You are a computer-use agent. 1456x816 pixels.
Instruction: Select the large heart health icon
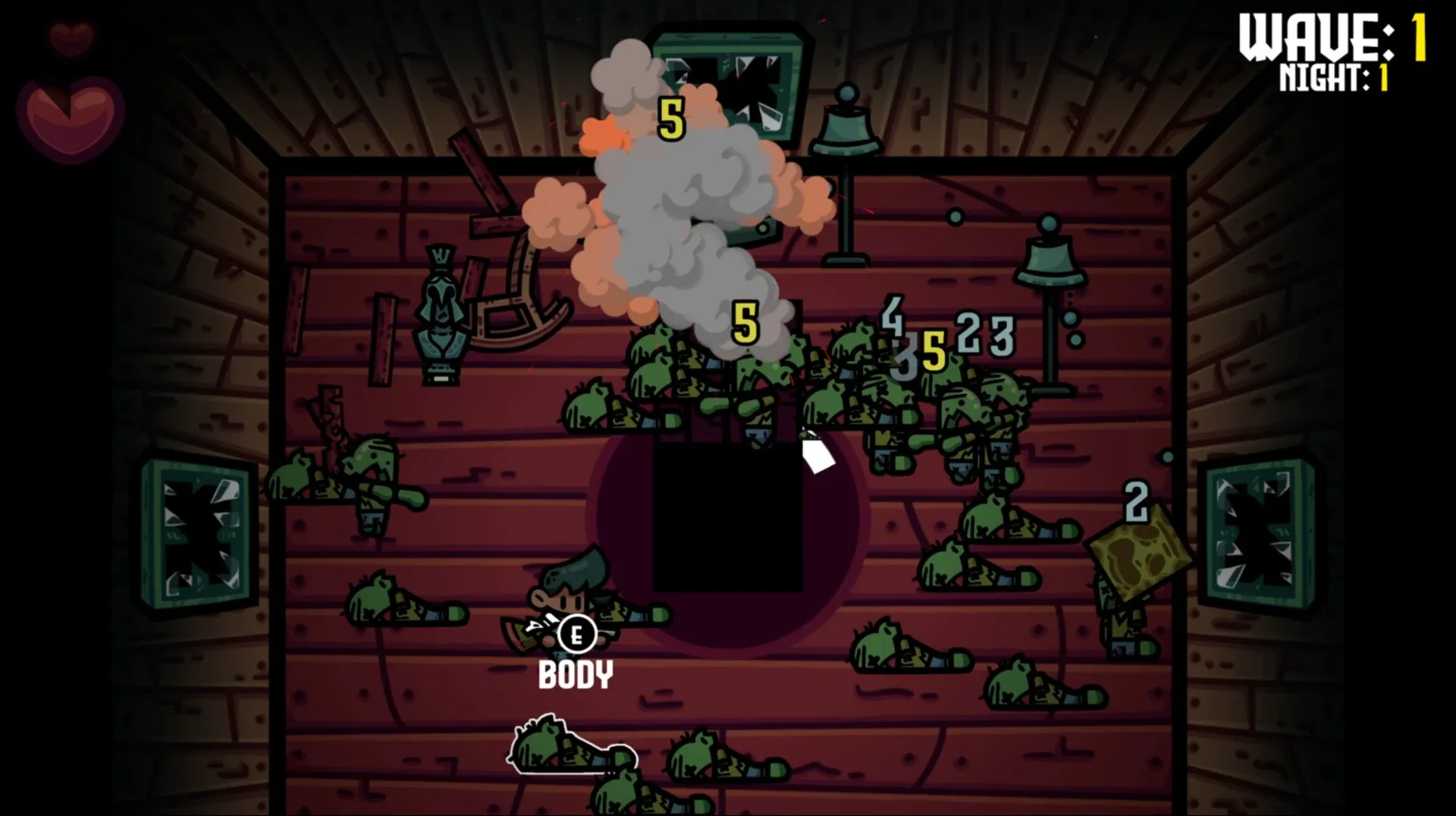[x=72, y=118]
